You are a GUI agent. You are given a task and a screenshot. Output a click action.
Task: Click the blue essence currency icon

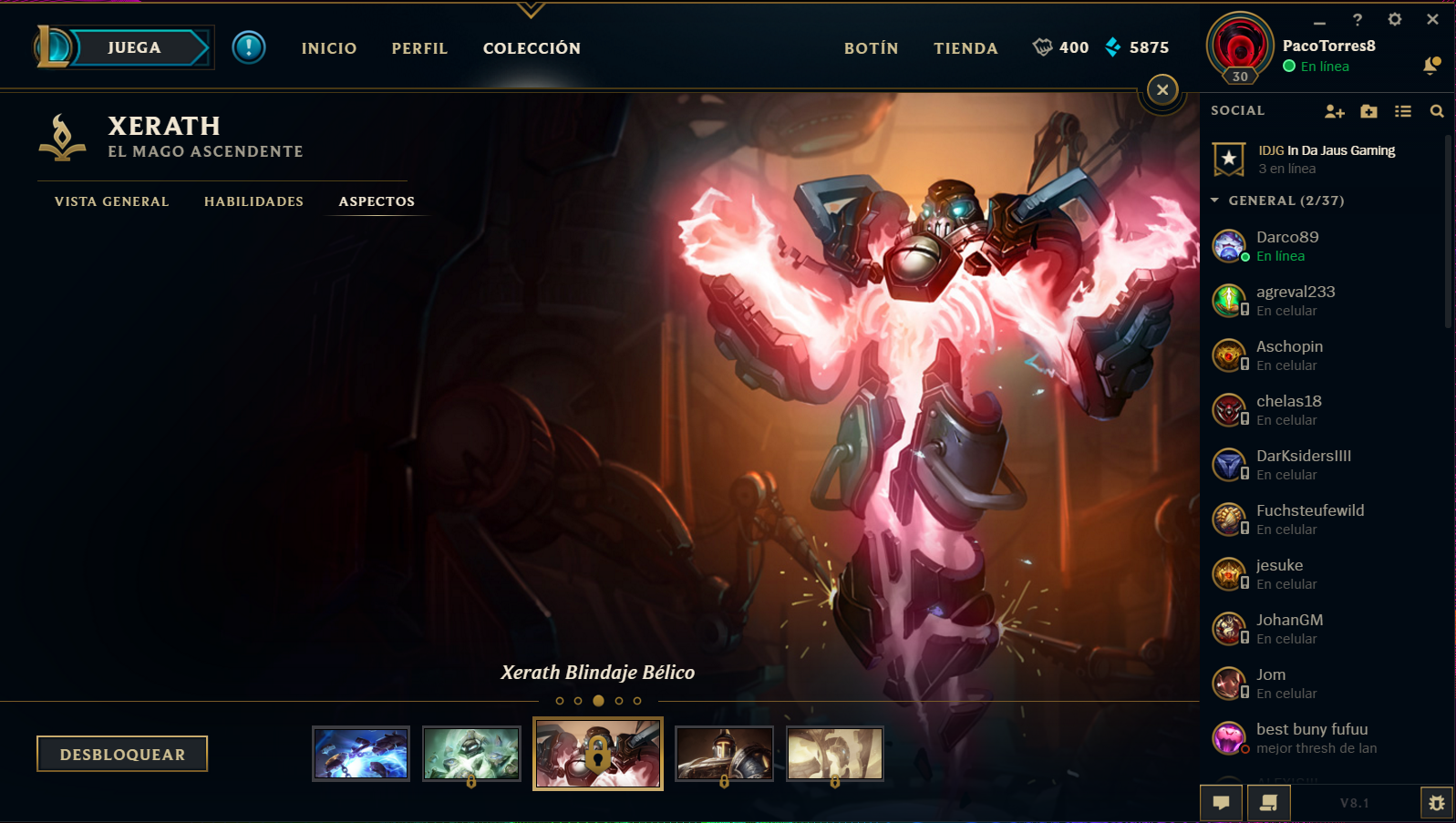1111,47
